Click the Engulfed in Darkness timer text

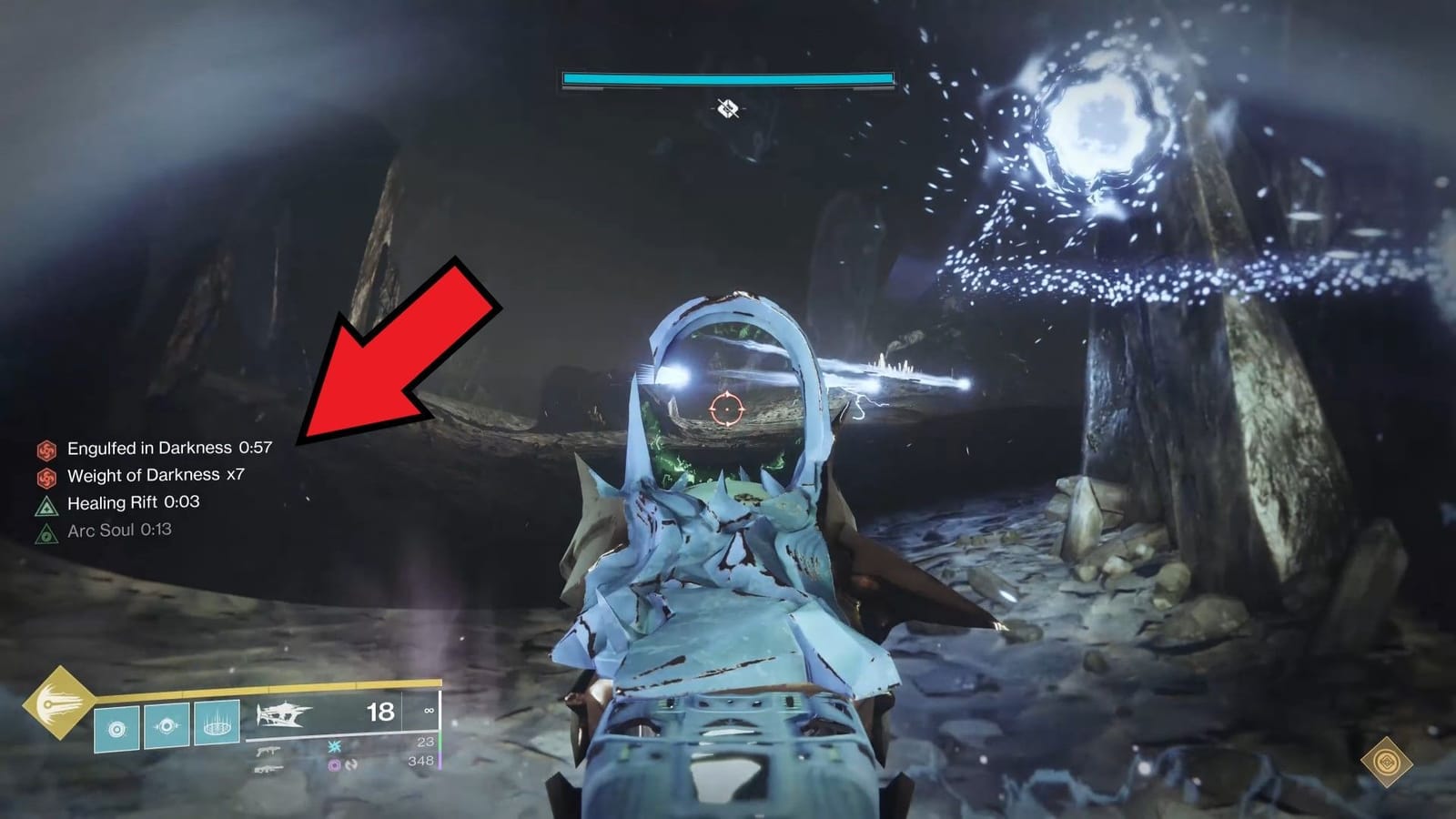(258, 449)
